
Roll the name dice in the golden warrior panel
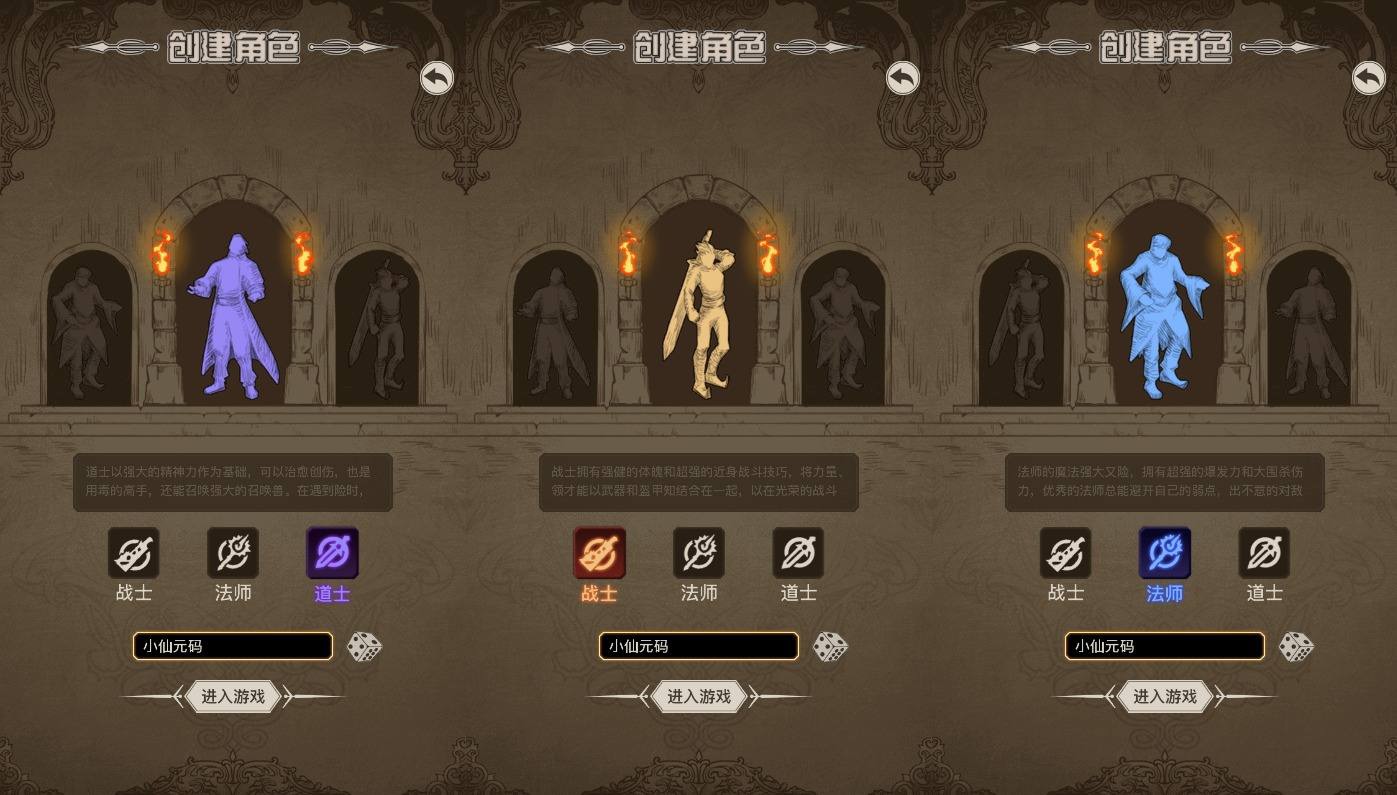[x=830, y=647]
